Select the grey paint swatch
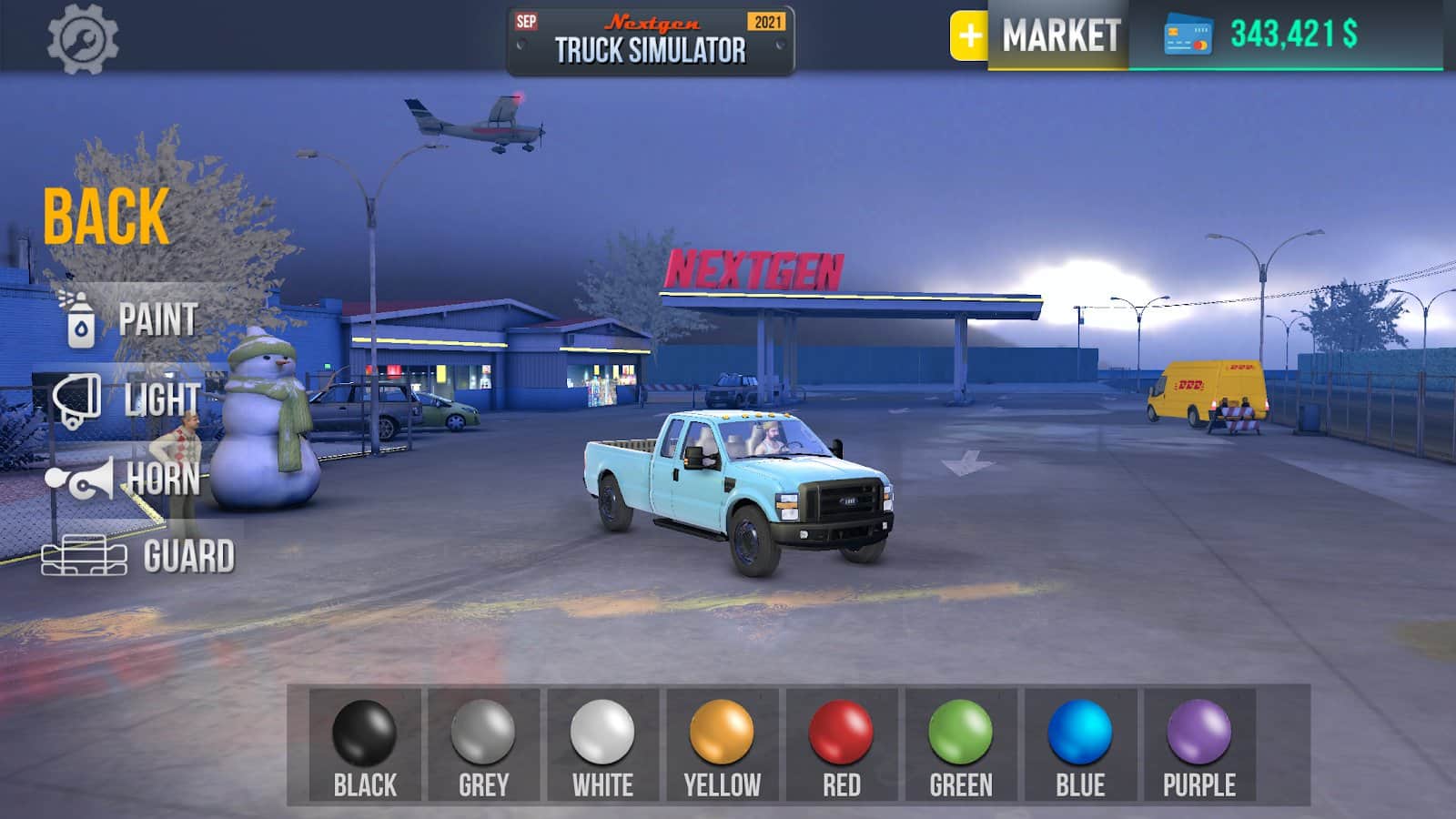The width and height of the screenshot is (1456, 819). (483, 744)
